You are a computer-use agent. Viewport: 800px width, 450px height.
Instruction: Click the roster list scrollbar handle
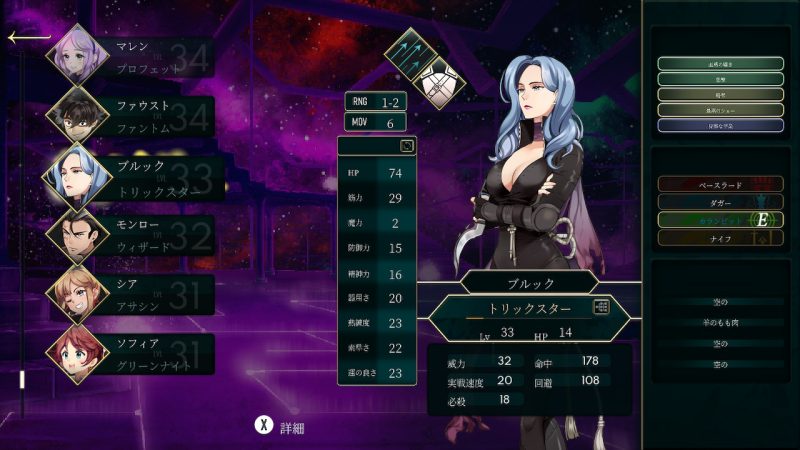point(20,380)
